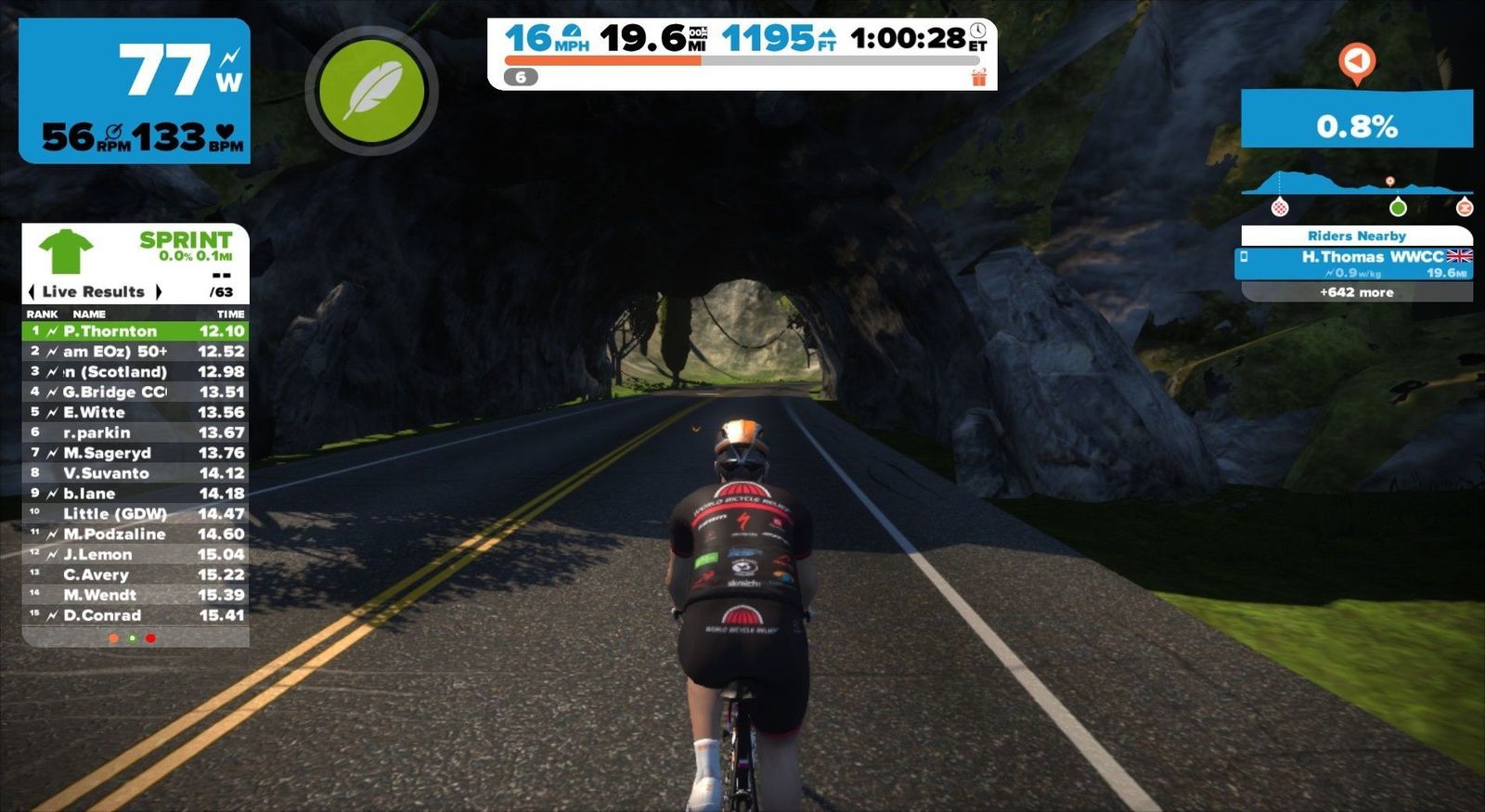Expand the +642 more riders list
The image size is (1485, 812).
tap(1356, 292)
